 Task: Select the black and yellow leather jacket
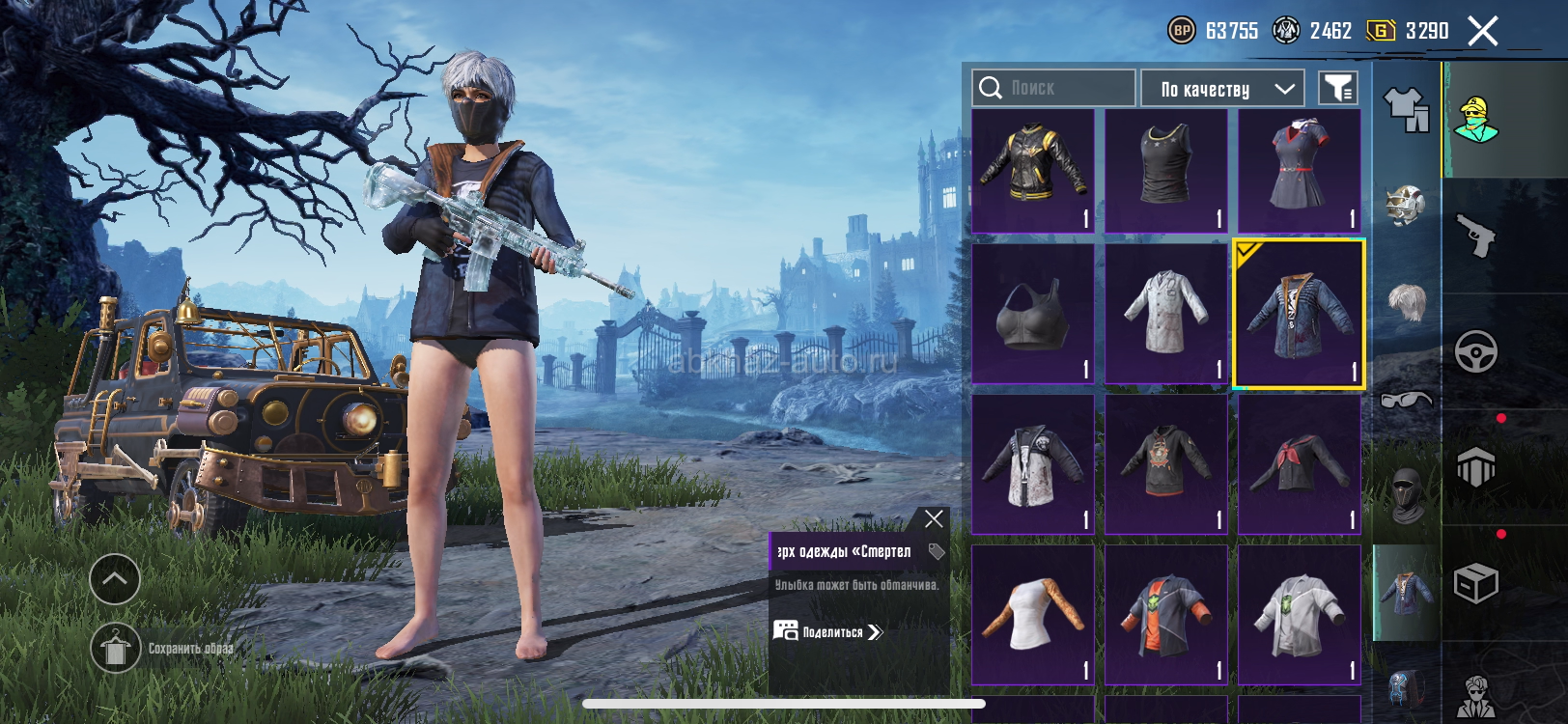pyautogui.click(x=1032, y=171)
